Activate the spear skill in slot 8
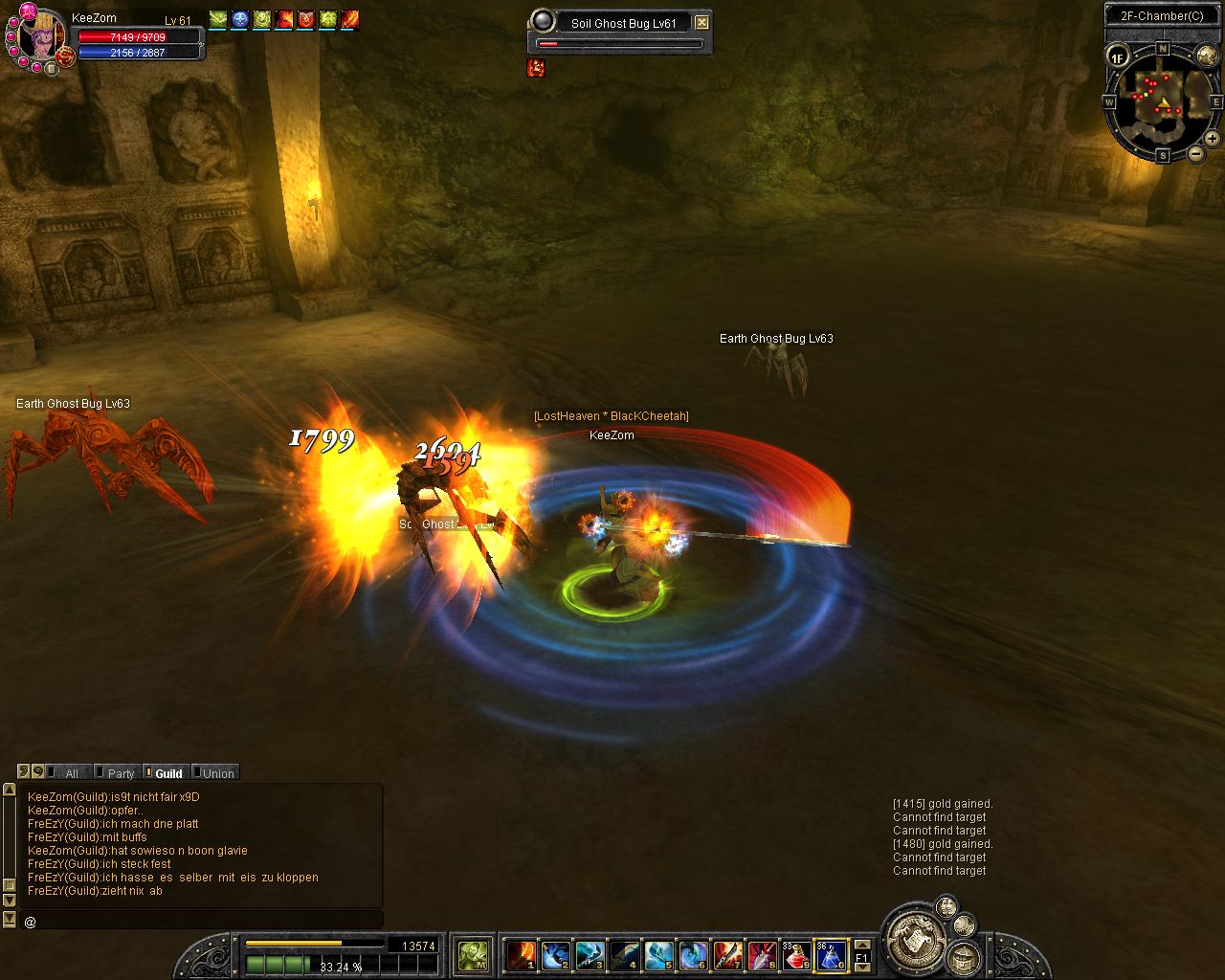Screen dimensions: 1225x980 click(x=763, y=955)
